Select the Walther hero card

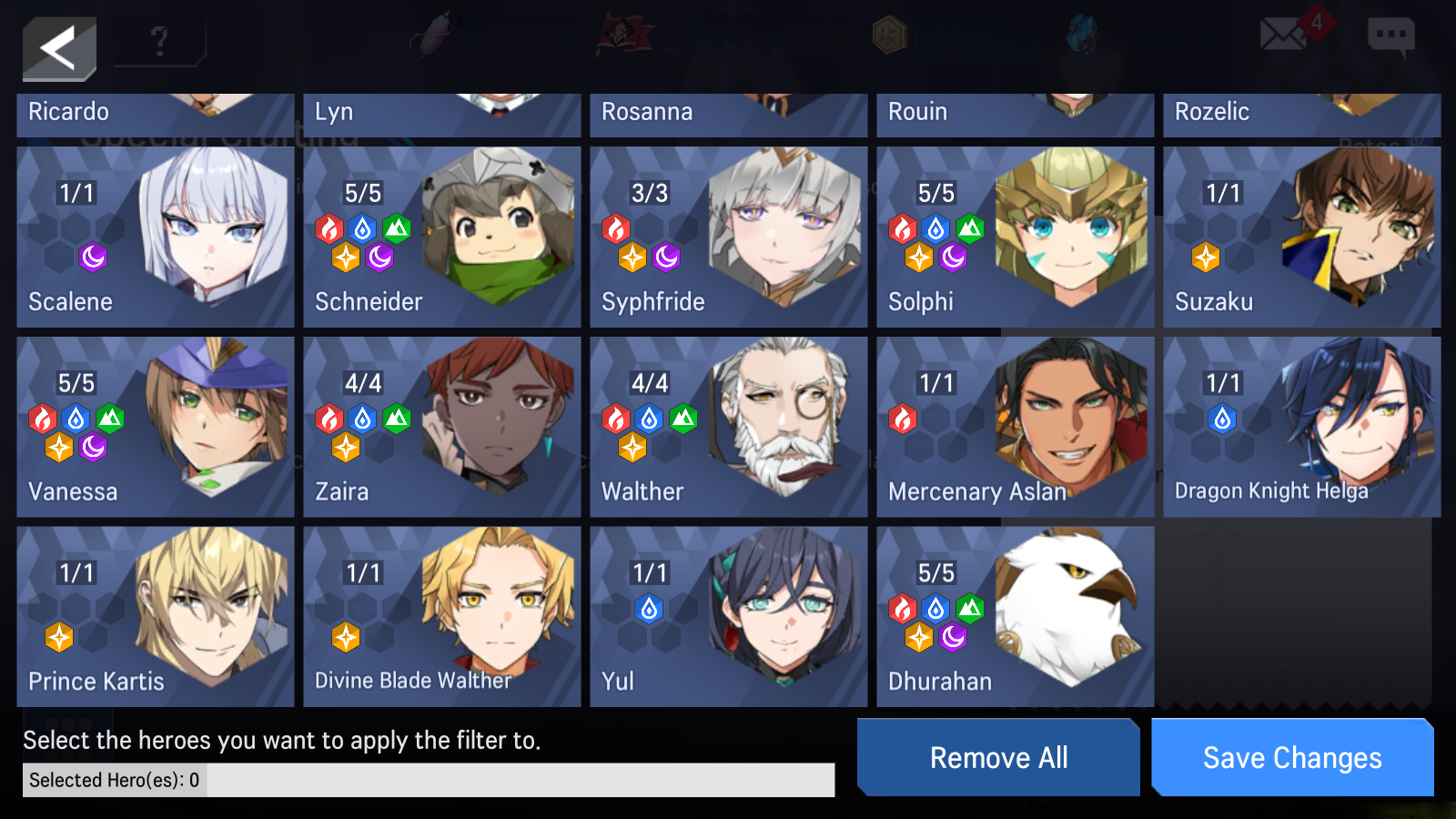(x=729, y=427)
